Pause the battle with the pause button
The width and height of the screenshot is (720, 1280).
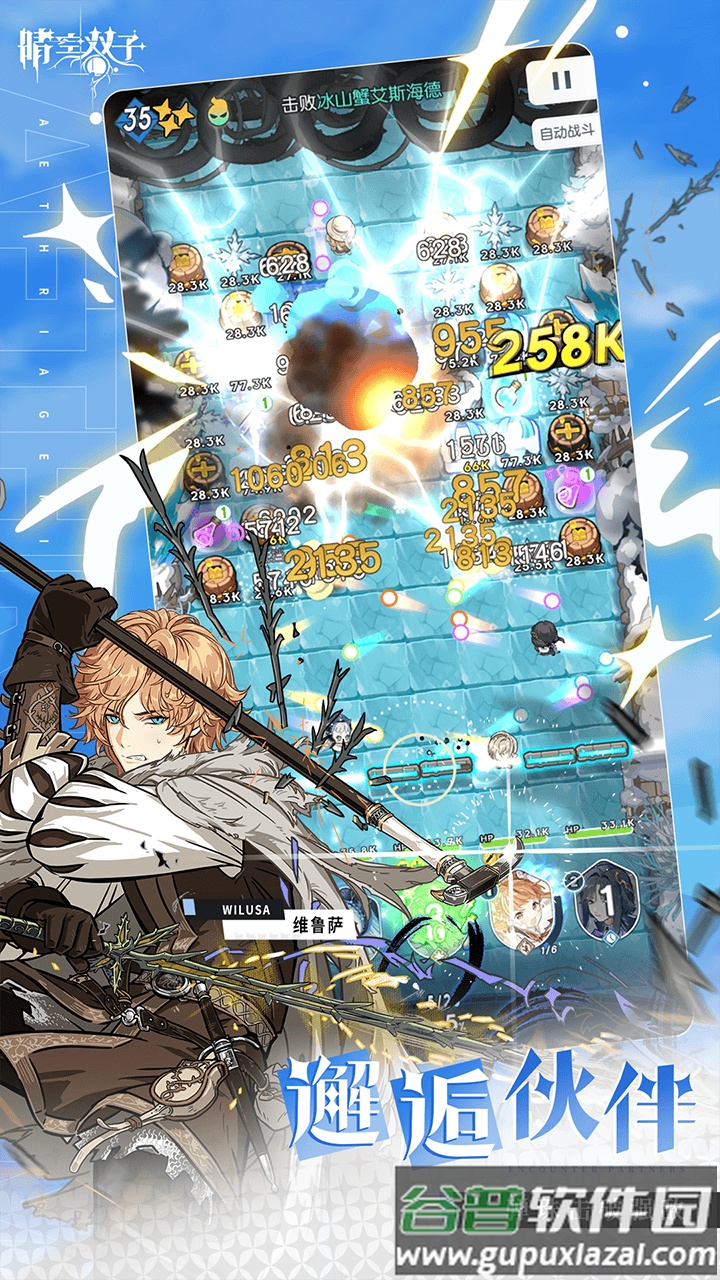point(562,82)
